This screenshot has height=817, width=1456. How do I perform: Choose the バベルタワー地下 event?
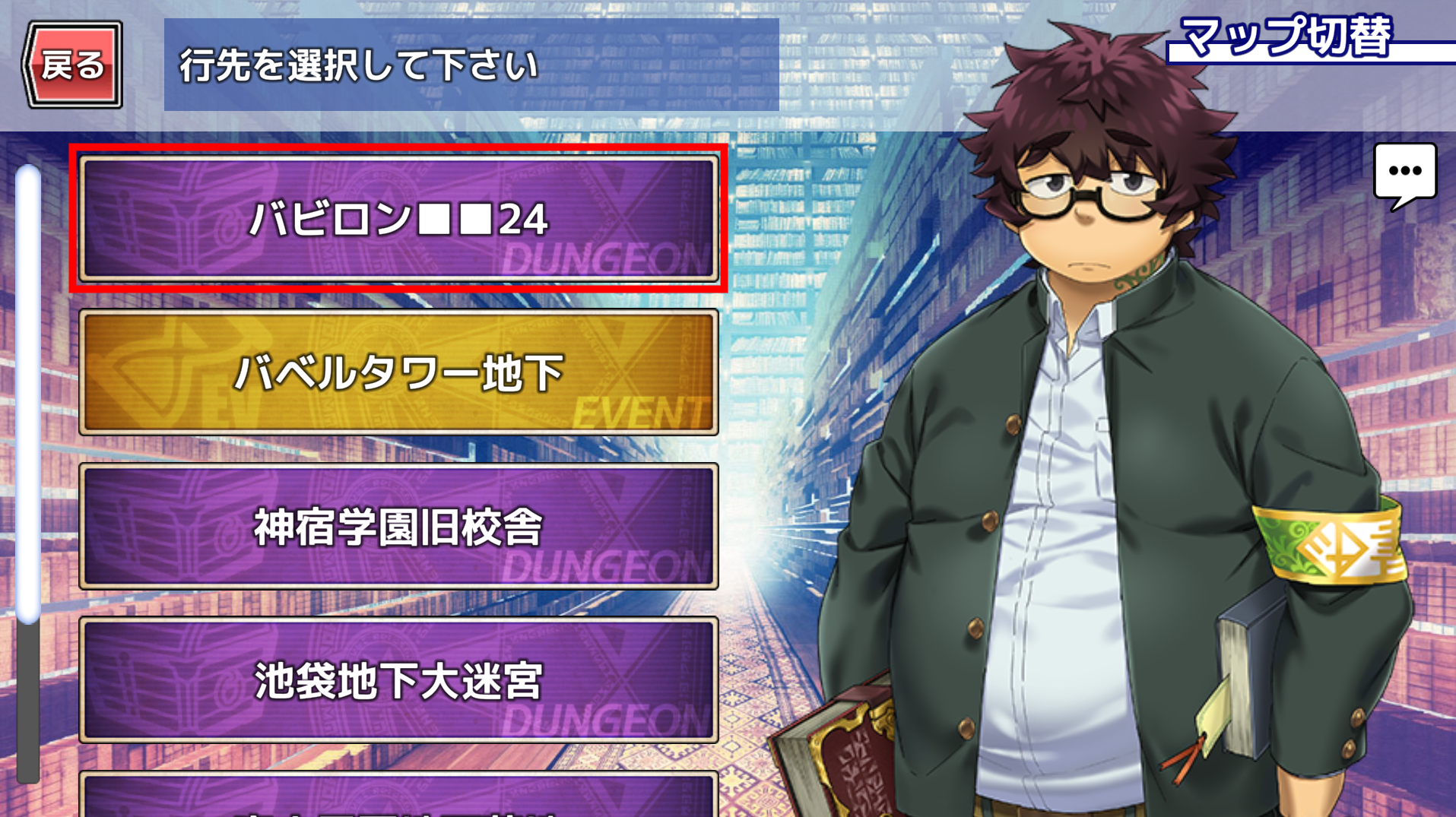pyautogui.click(x=398, y=372)
